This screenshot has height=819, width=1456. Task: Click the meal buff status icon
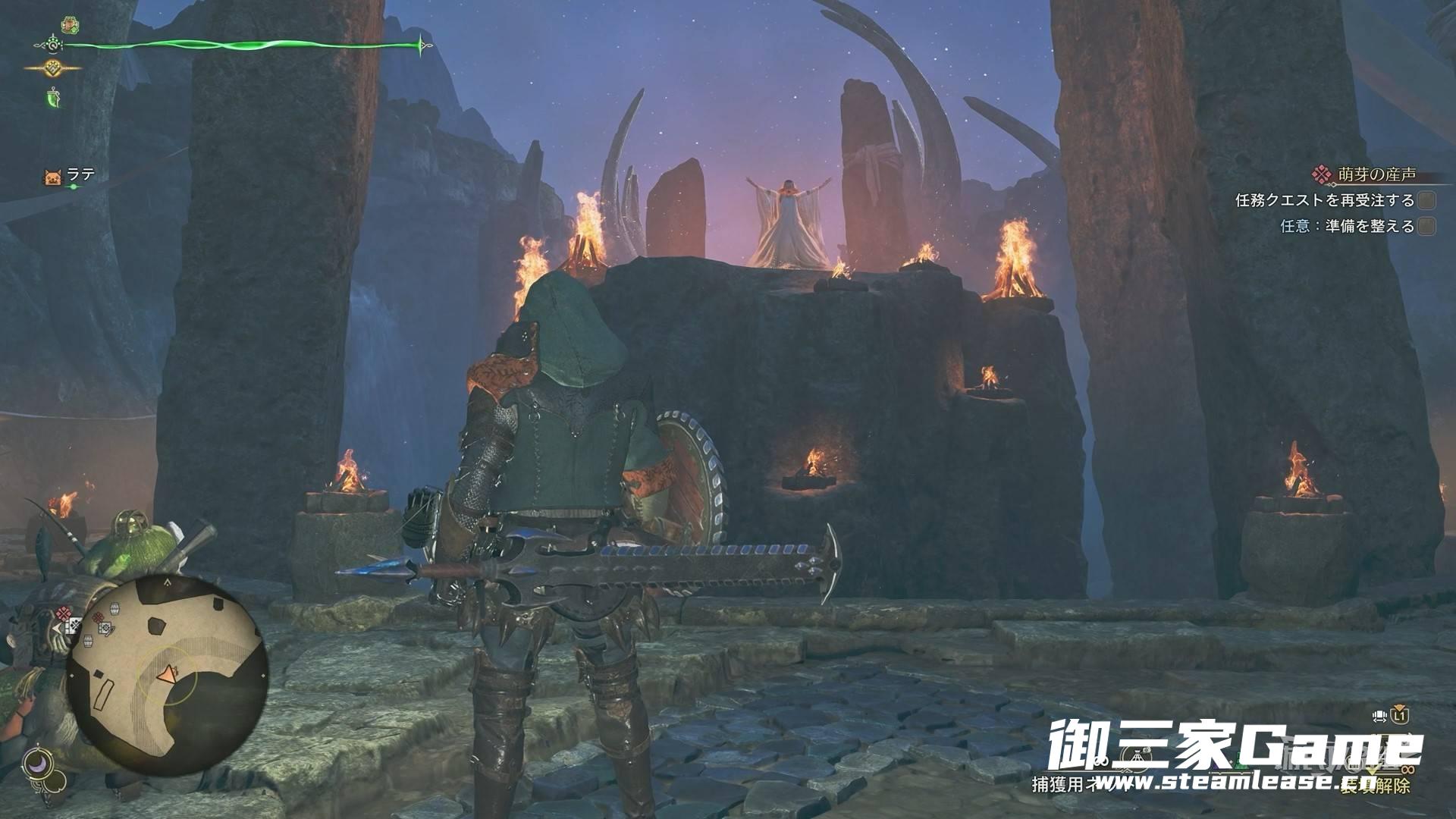click(x=71, y=24)
